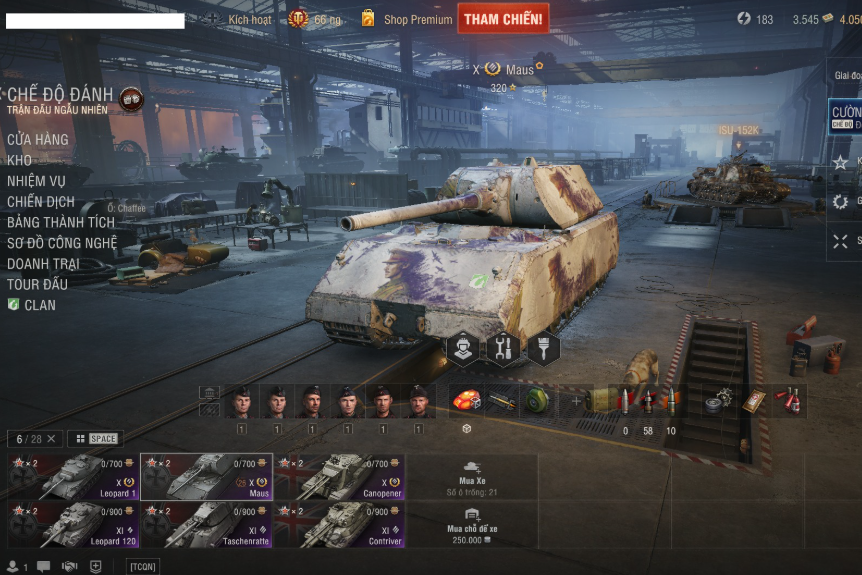Open the KHO depot menu

point(20,160)
